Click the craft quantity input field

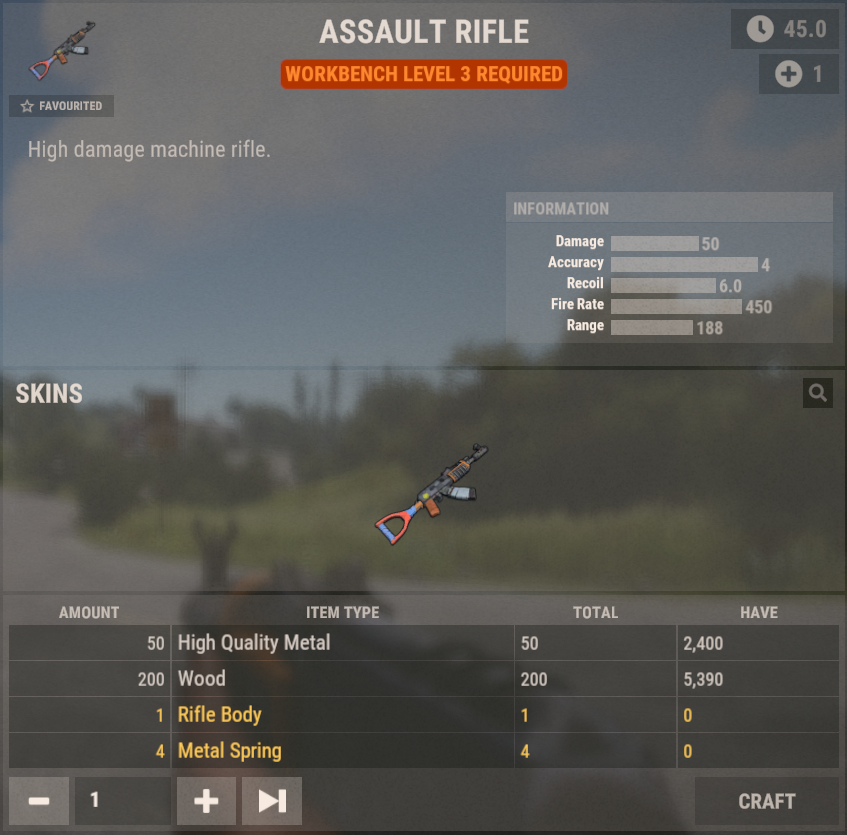pos(122,801)
